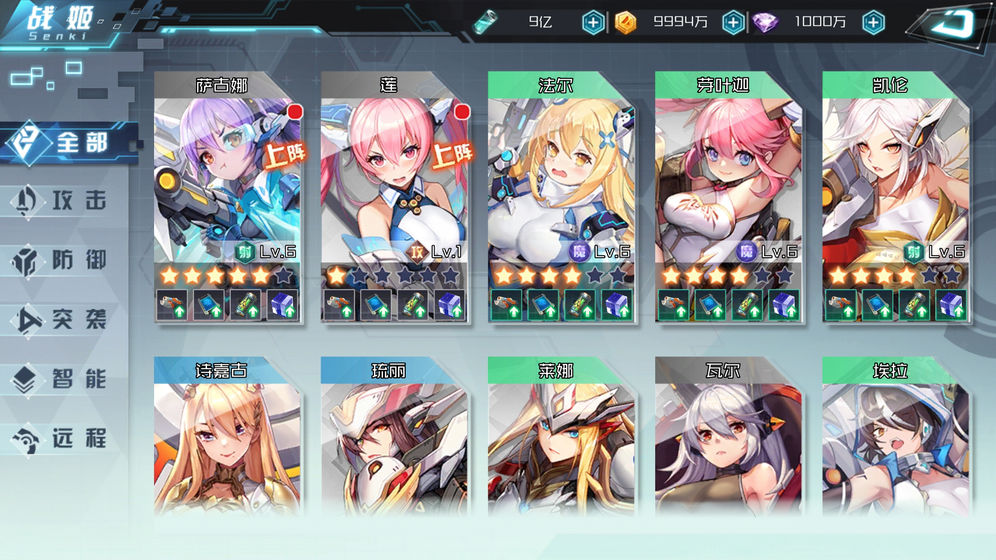View the 芽叶迦 character card
Image resolution: width=996 pixels, height=560 pixels.
(728, 180)
